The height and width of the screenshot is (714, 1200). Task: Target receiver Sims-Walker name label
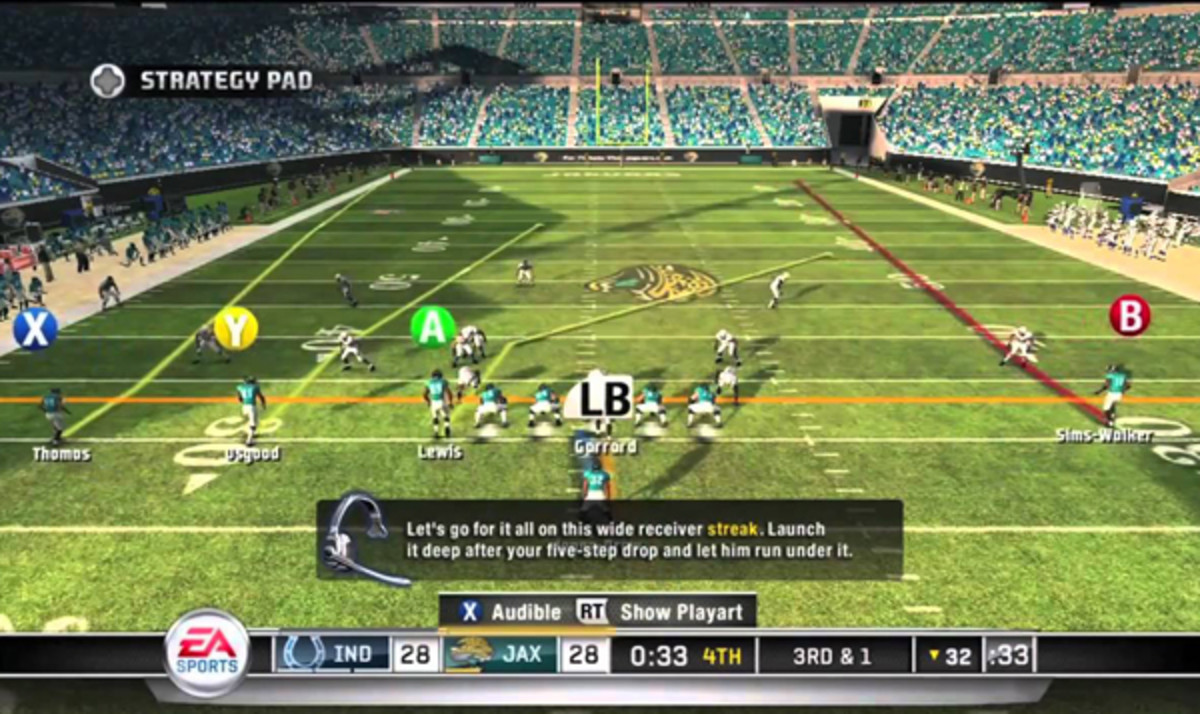1105,435
